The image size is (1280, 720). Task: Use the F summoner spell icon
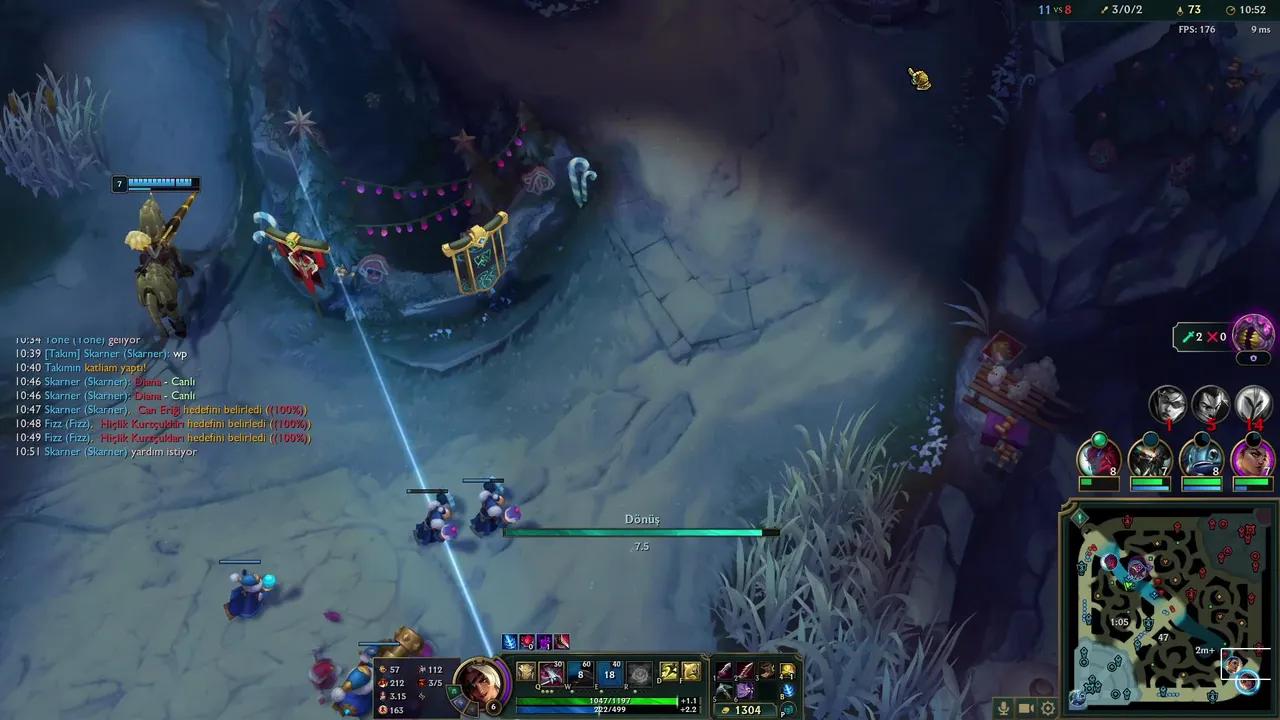tap(691, 673)
